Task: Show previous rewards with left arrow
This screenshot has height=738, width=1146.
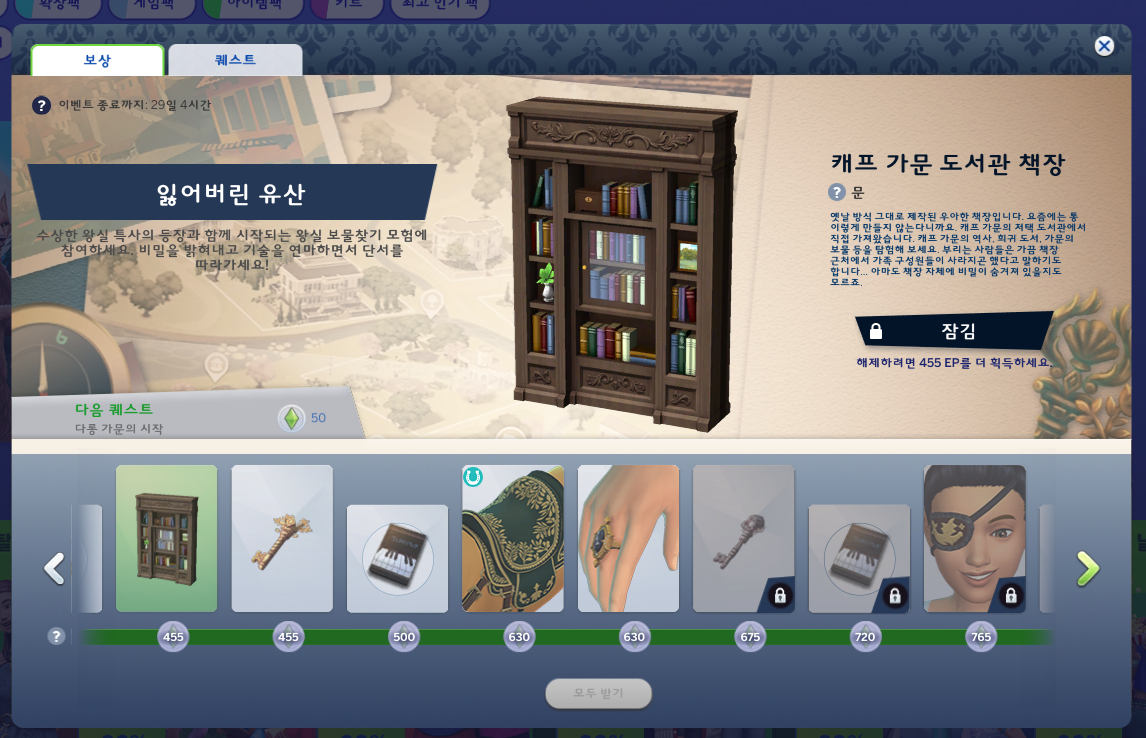Action: pyautogui.click(x=54, y=568)
